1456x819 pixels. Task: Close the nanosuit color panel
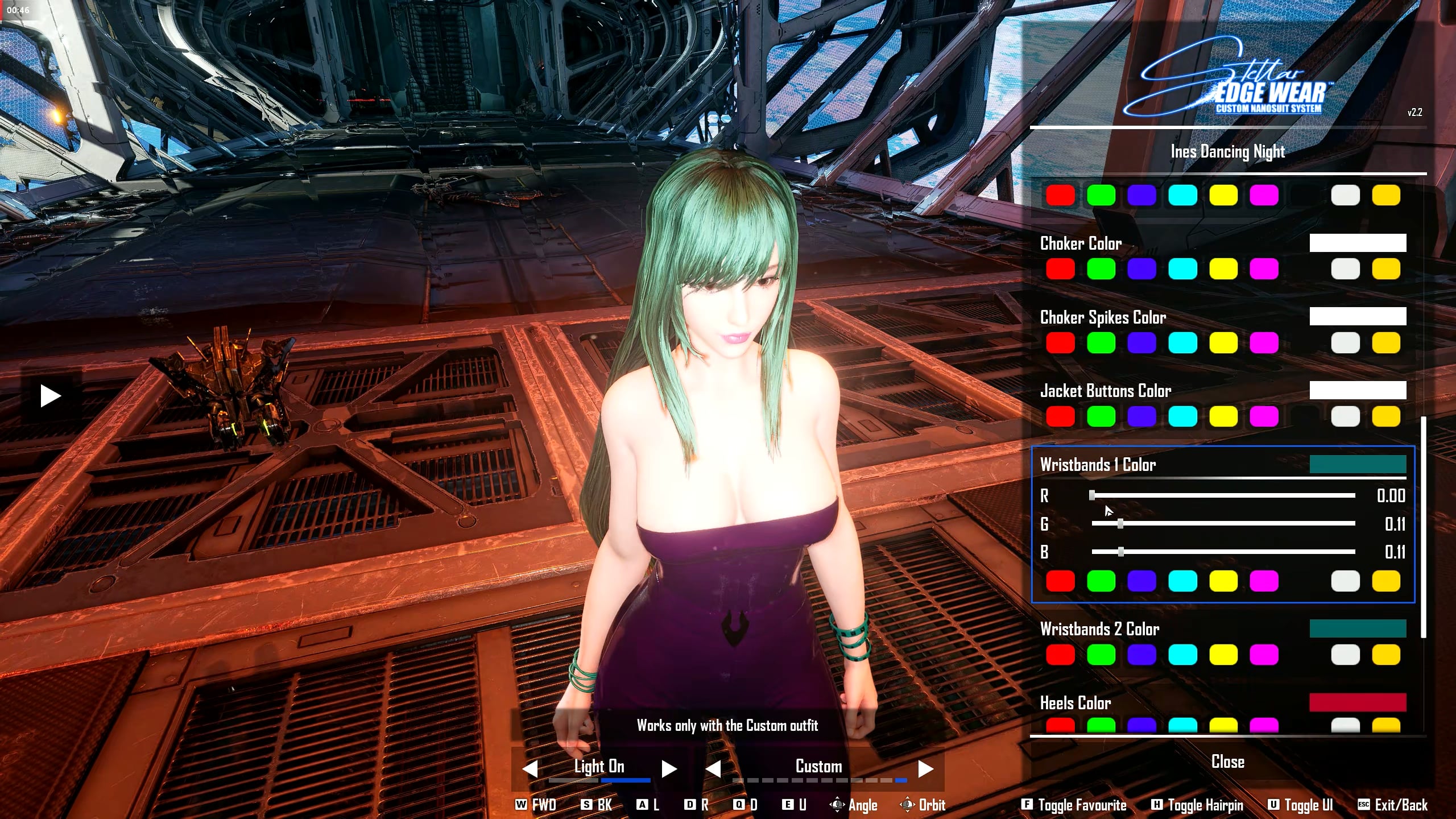click(x=1227, y=762)
